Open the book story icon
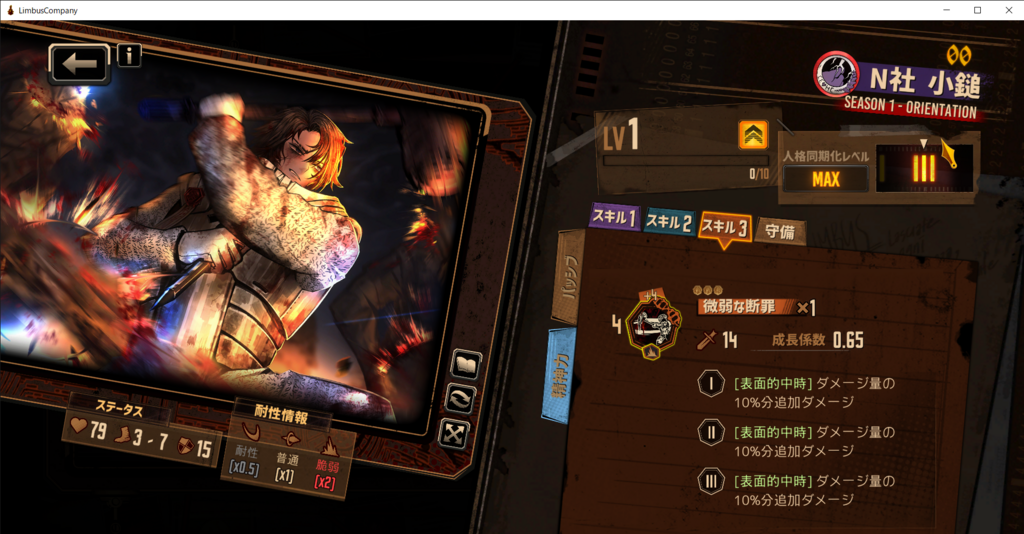Viewport: 1024px width, 534px height. (464, 364)
